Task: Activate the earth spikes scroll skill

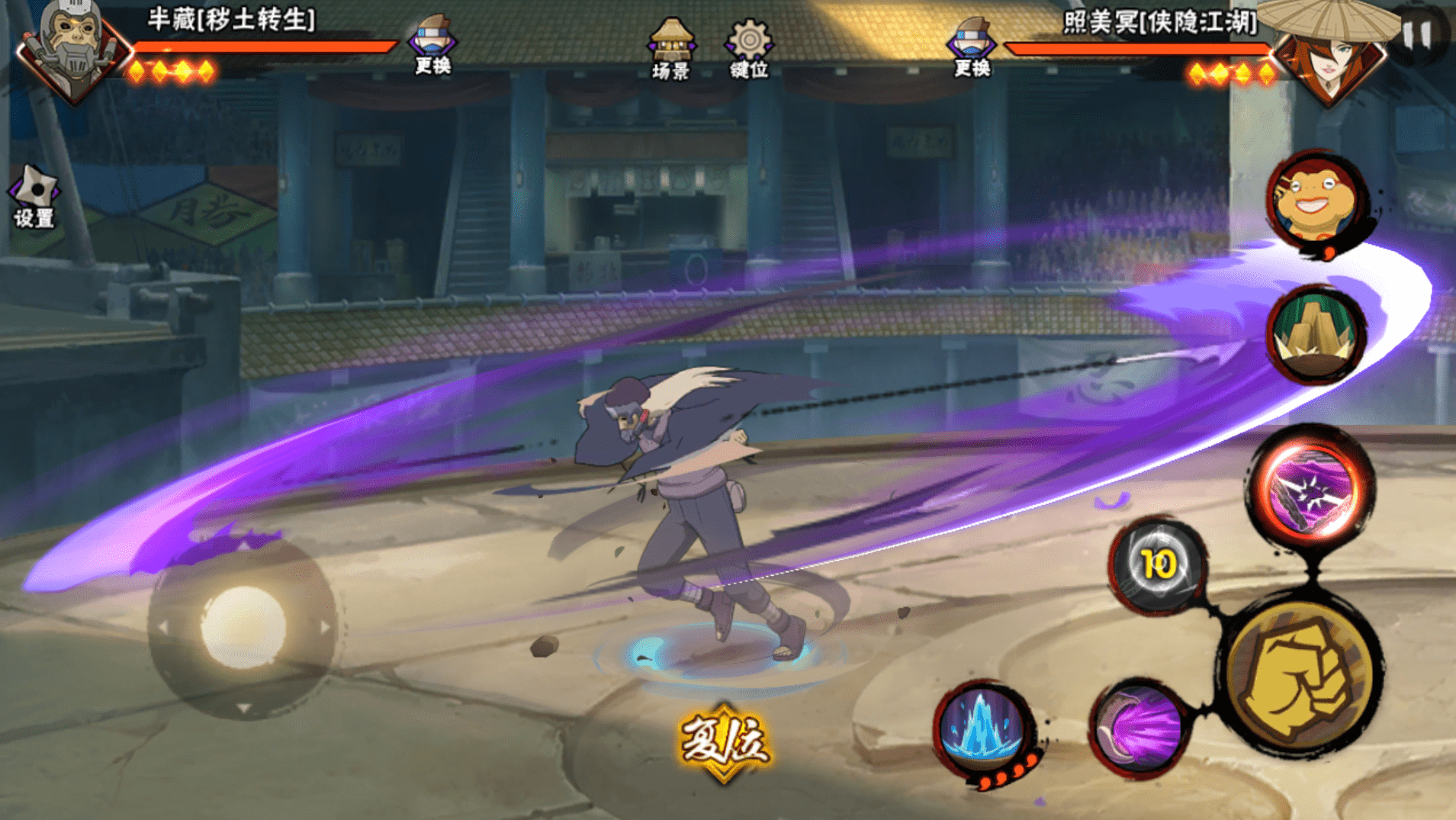Action: (1316, 335)
